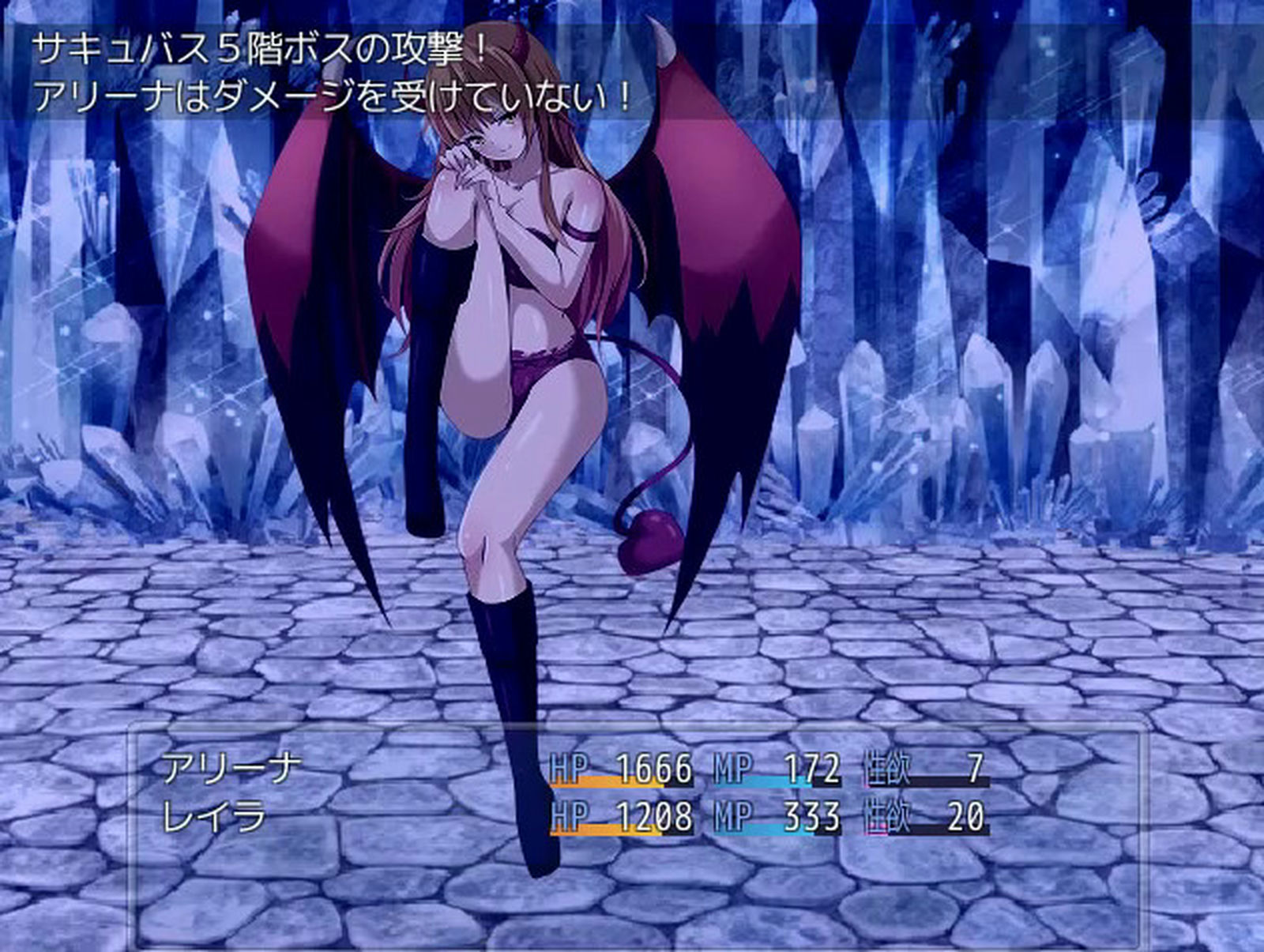Click the text サキュバス５階ボスの攻撃！
Image resolution: width=1264 pixels, height=952 pixels.
click(x=261, y=47)
